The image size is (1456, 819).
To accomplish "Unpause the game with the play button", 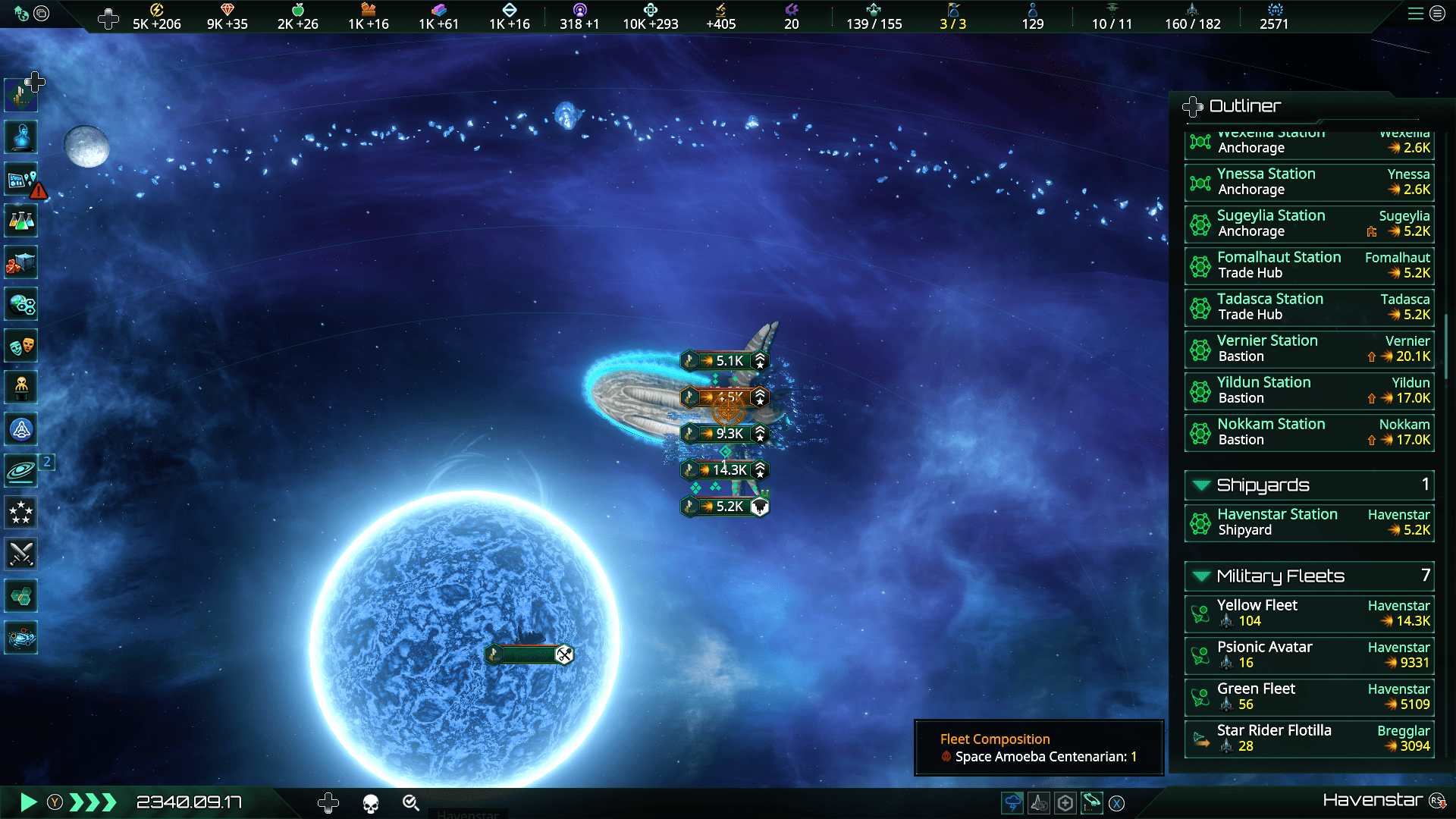I will [x=29, y=802].
